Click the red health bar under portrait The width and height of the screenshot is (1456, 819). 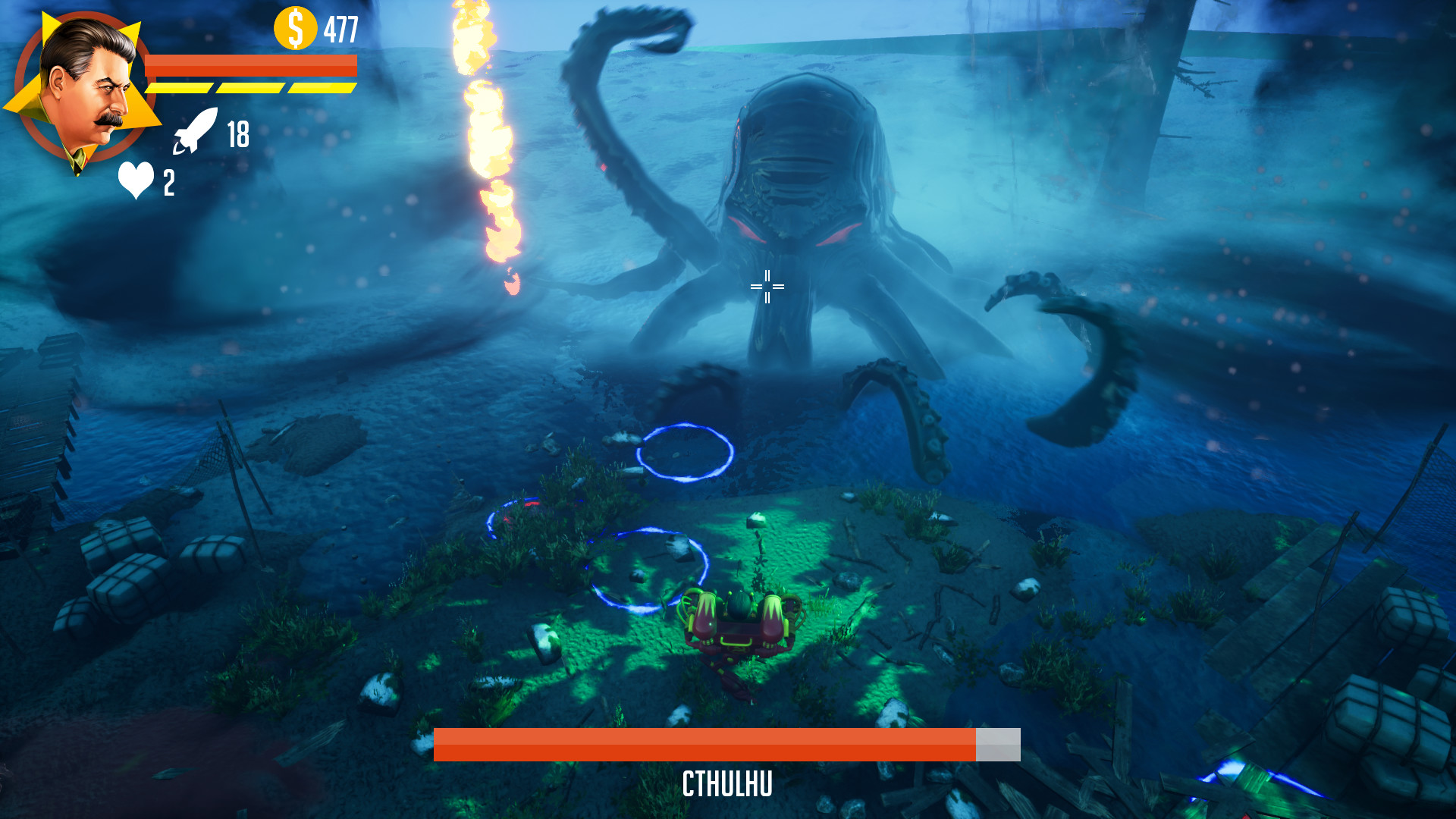click(x=254, y=67)
